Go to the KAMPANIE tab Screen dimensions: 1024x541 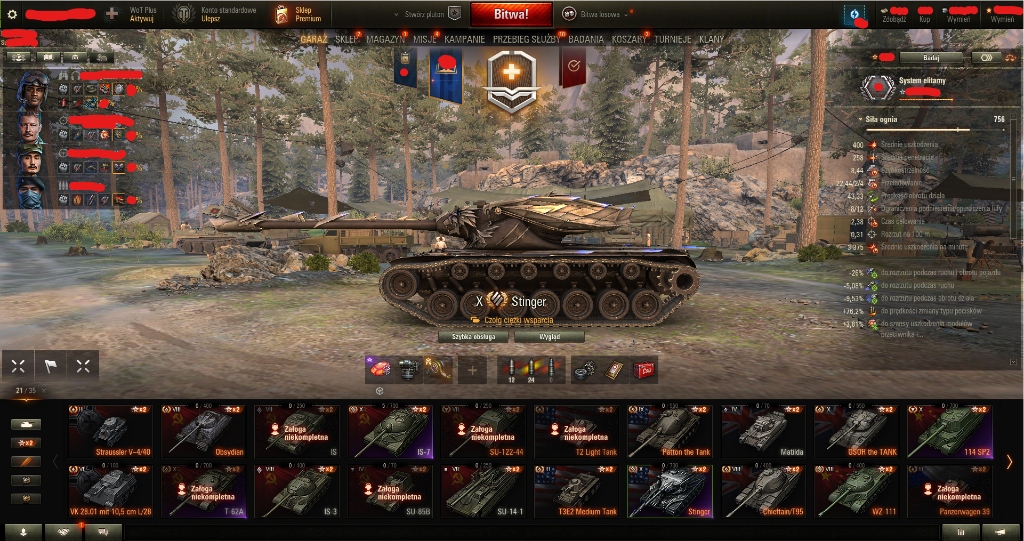coord(465,39)
